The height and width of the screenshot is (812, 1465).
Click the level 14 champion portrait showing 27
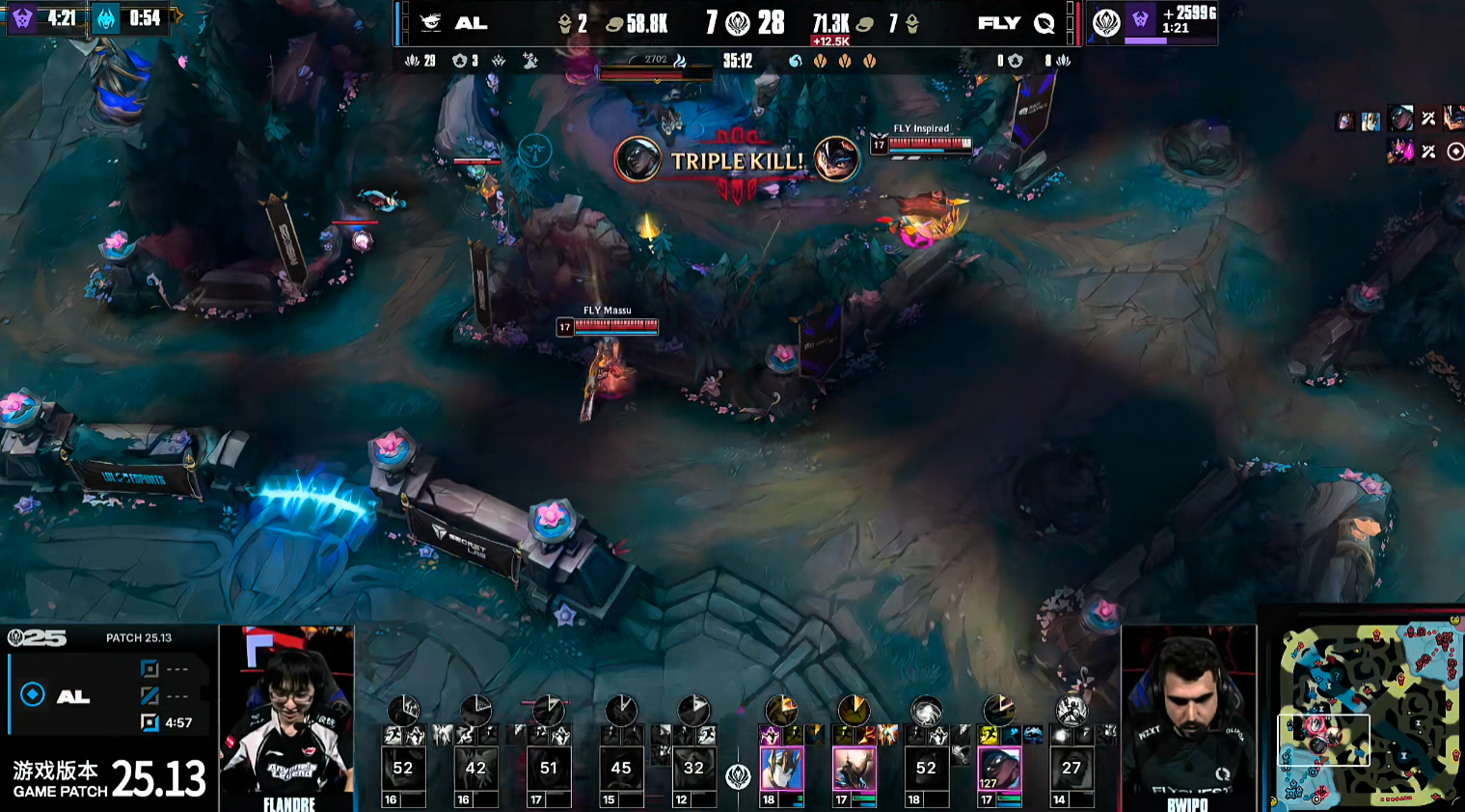tap(1071, 769)
